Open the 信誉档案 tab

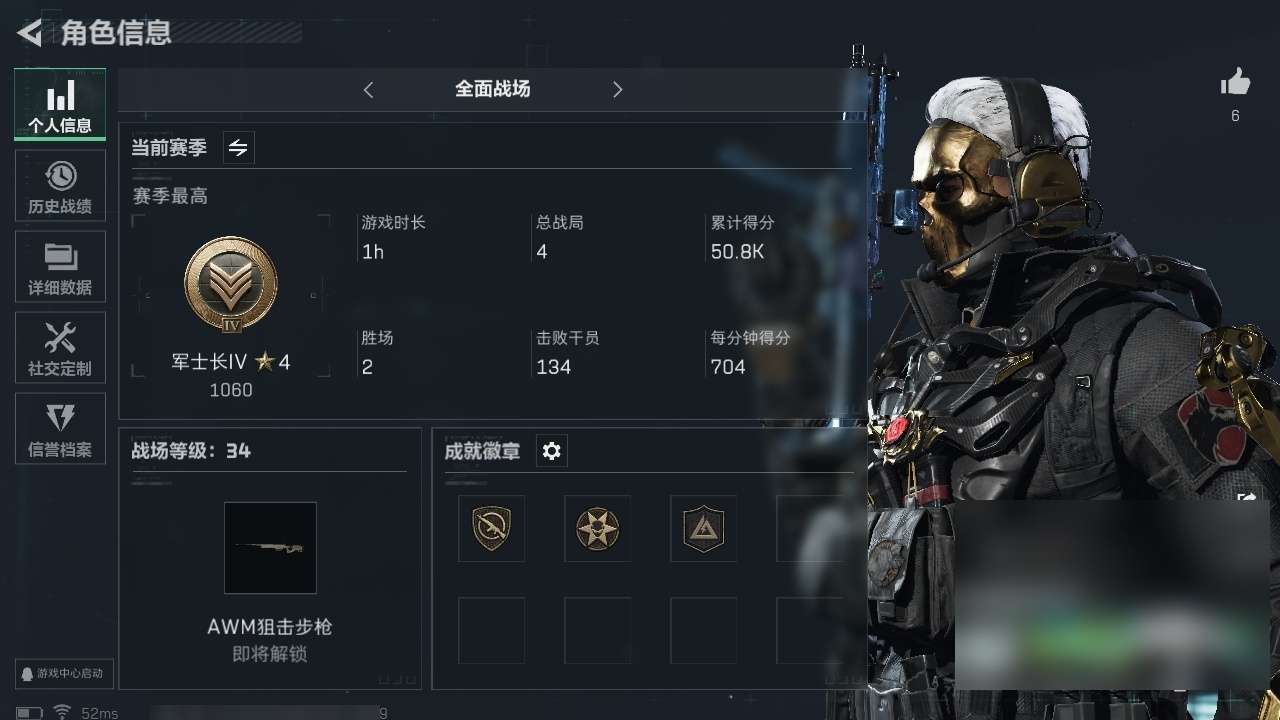pos(60,429)
